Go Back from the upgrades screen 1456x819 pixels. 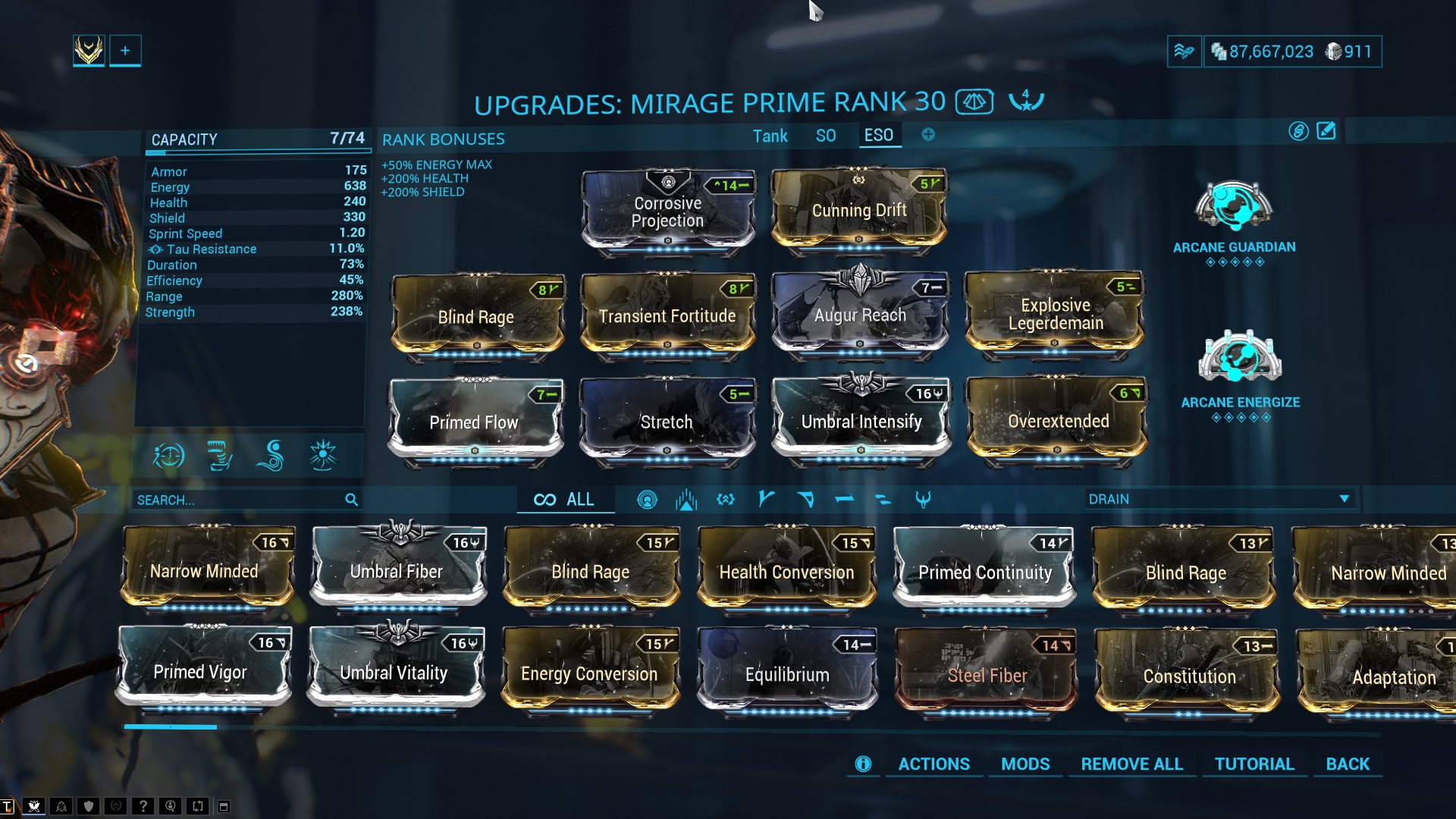[x=1347, y=764]
